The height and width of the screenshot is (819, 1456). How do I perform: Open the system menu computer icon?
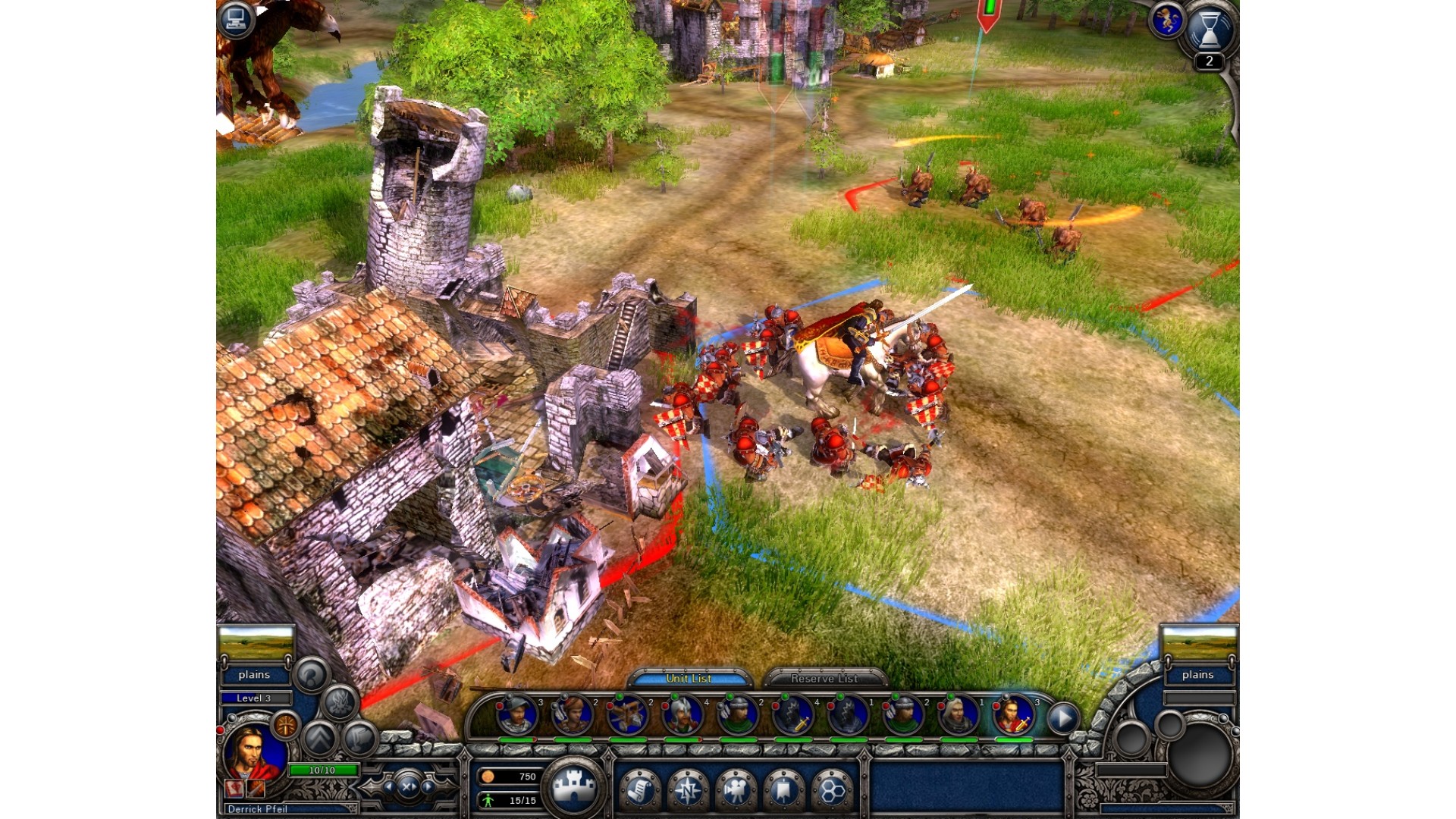(236, 18)
